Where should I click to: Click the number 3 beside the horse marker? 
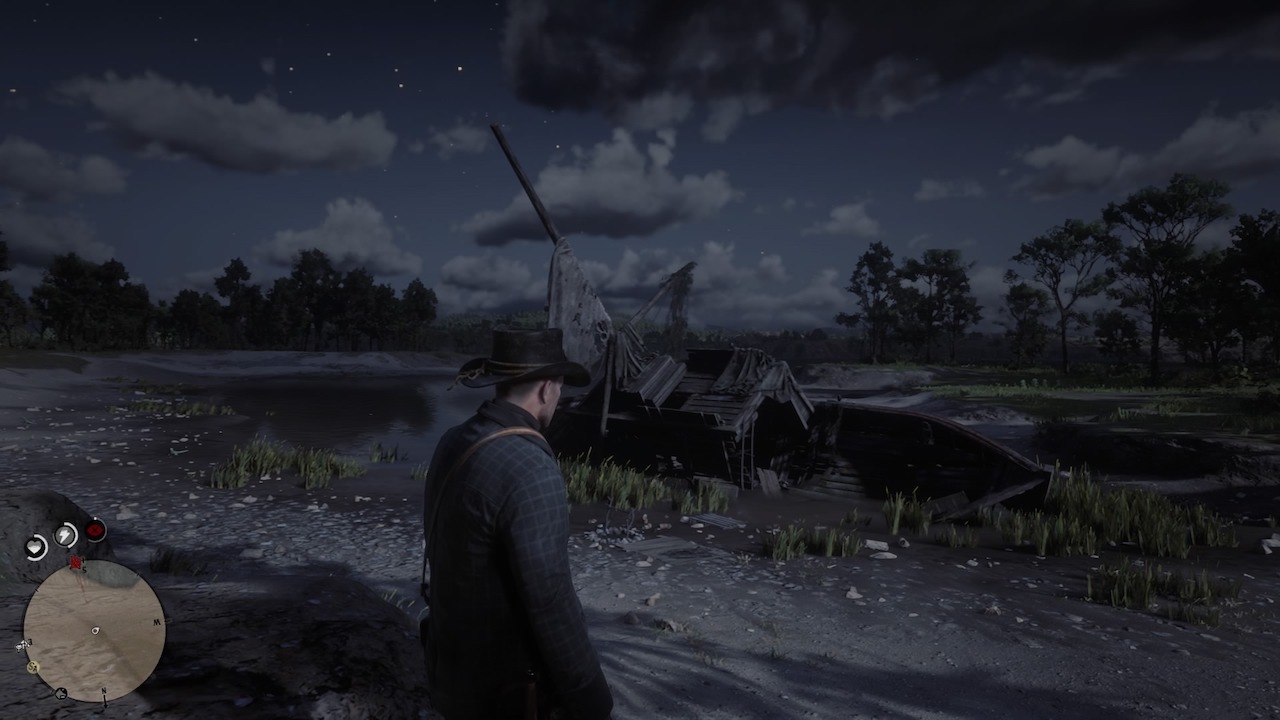click(x=30, y=641)
